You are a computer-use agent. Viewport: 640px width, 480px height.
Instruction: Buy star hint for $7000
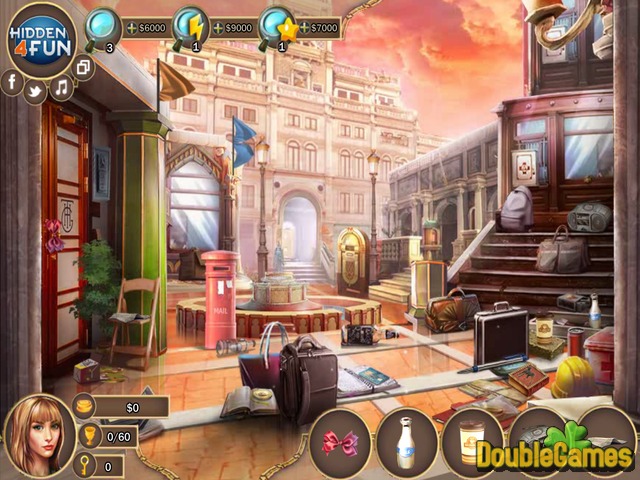319,29
